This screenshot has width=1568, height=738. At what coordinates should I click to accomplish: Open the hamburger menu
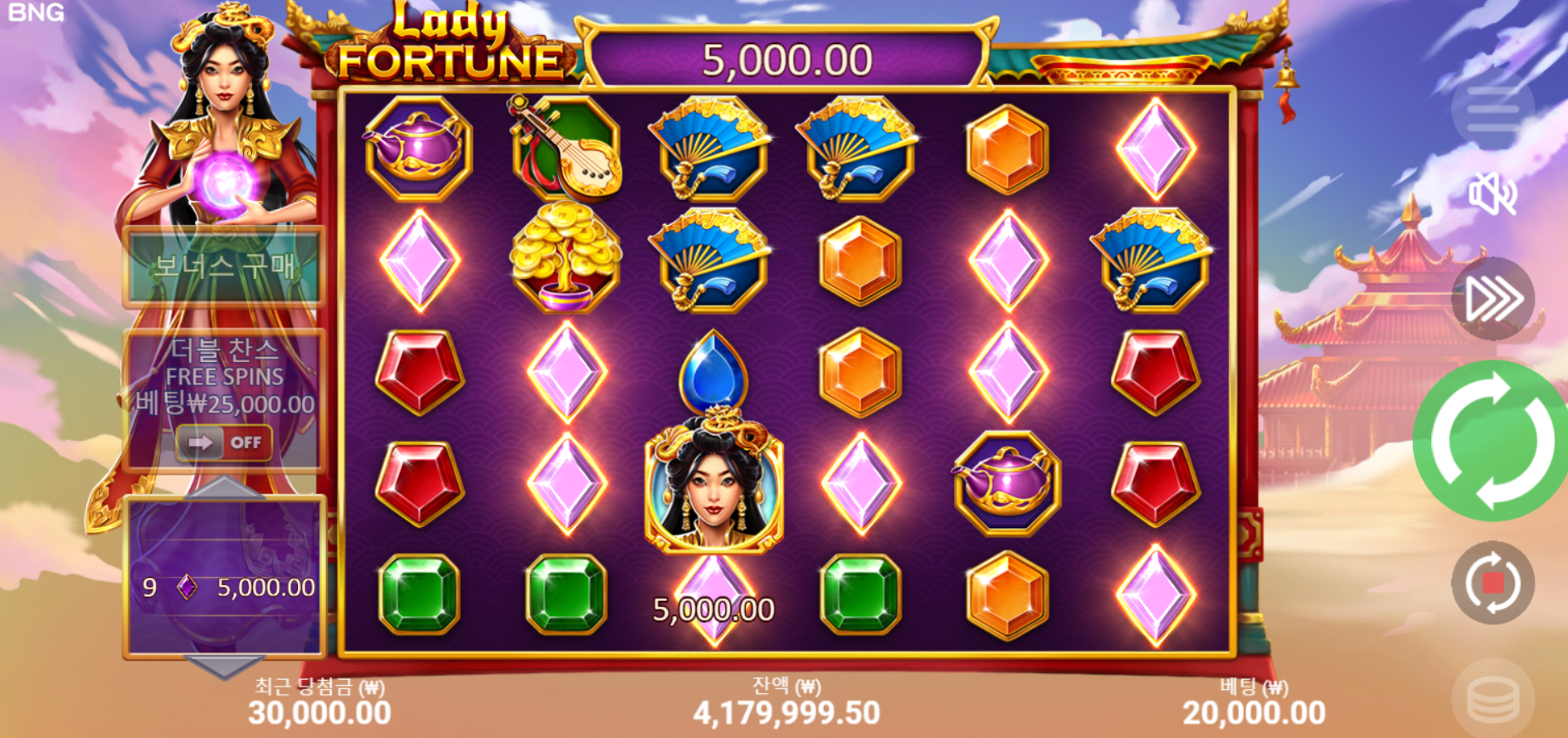point(1493,111)
